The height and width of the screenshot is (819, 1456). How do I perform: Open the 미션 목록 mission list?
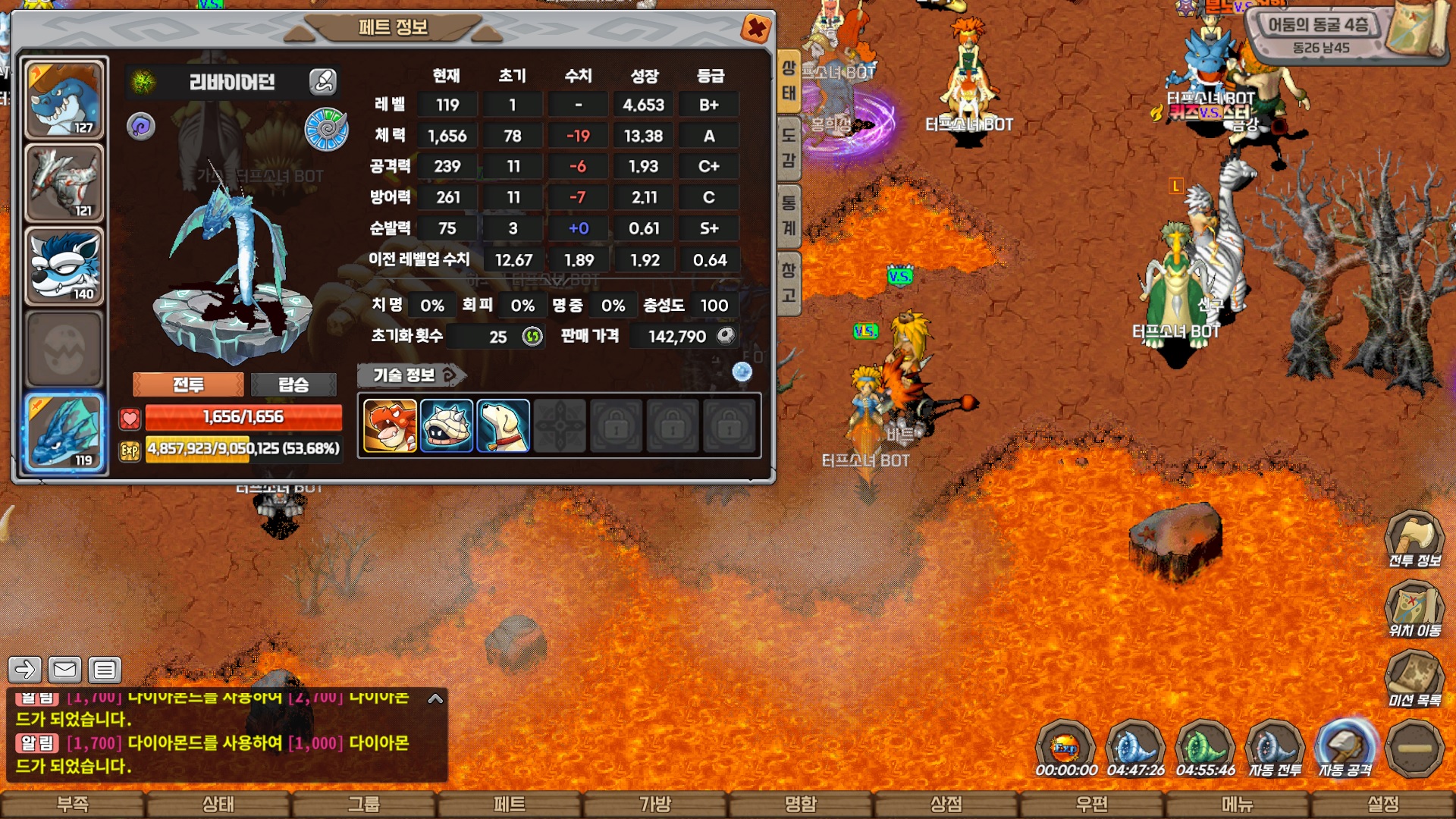coord(1414,679)
